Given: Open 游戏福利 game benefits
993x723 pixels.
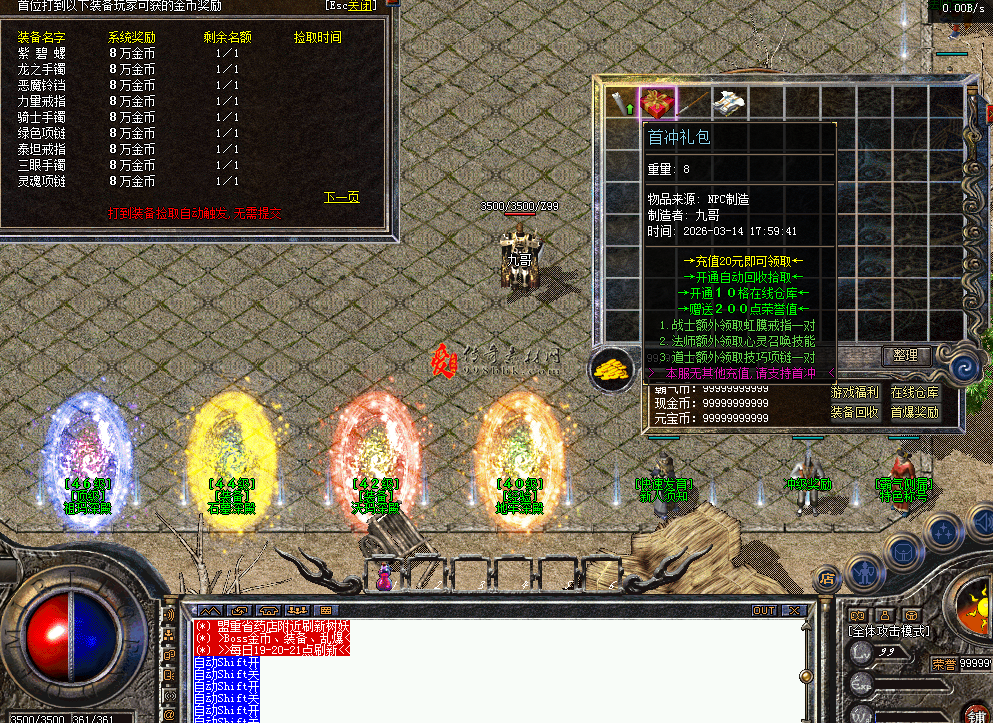Looking at the screenshot, I should click(855, 393).
